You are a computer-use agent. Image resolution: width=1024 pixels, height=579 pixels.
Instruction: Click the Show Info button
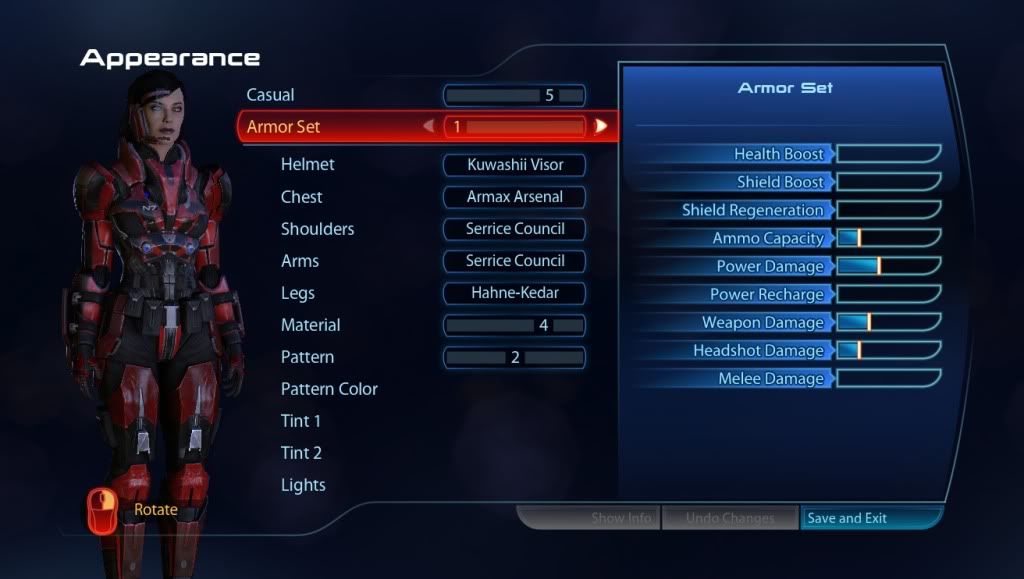click(x=621, y=518)
